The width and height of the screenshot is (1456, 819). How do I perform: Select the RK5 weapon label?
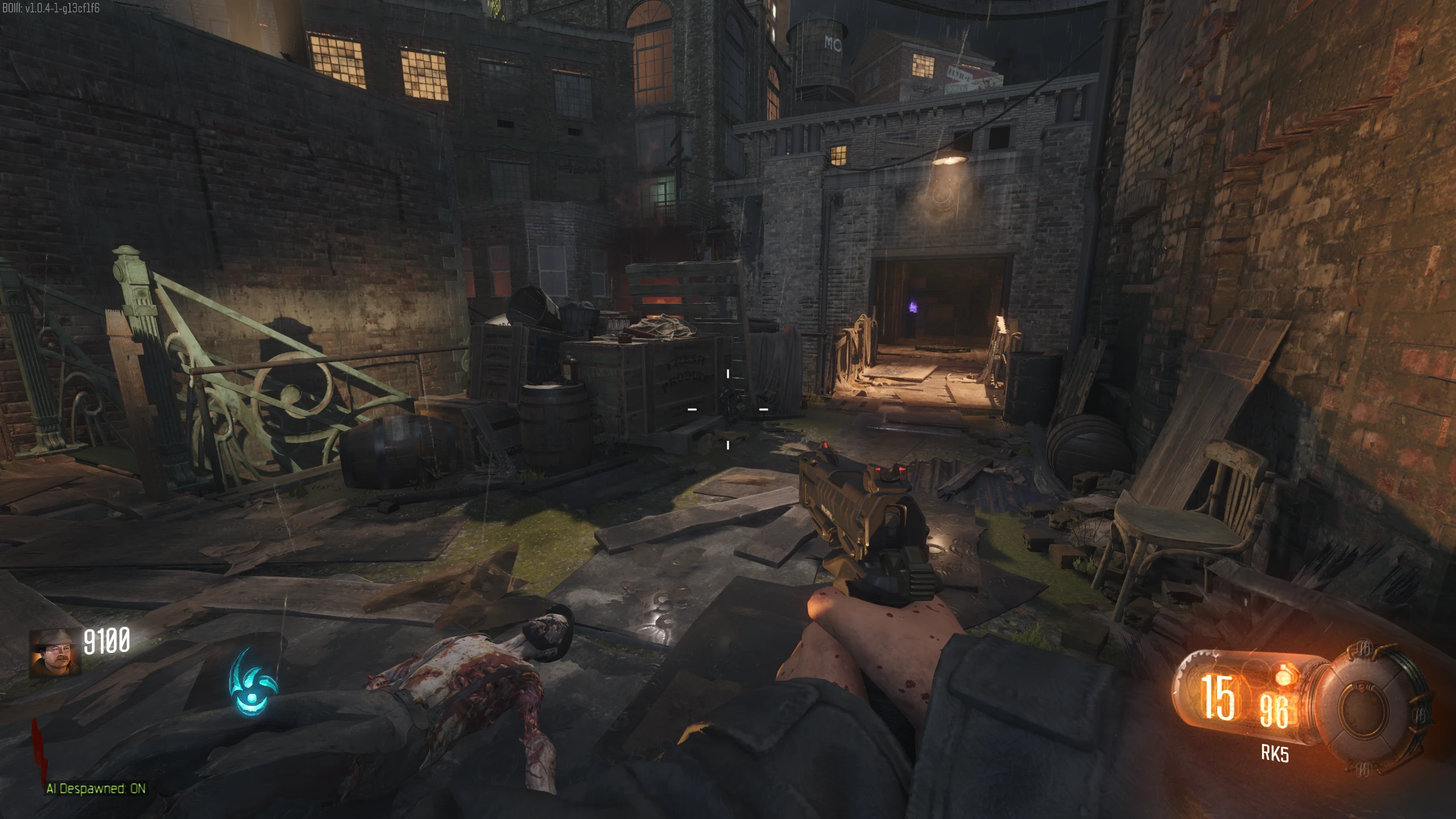(1275, 754)
